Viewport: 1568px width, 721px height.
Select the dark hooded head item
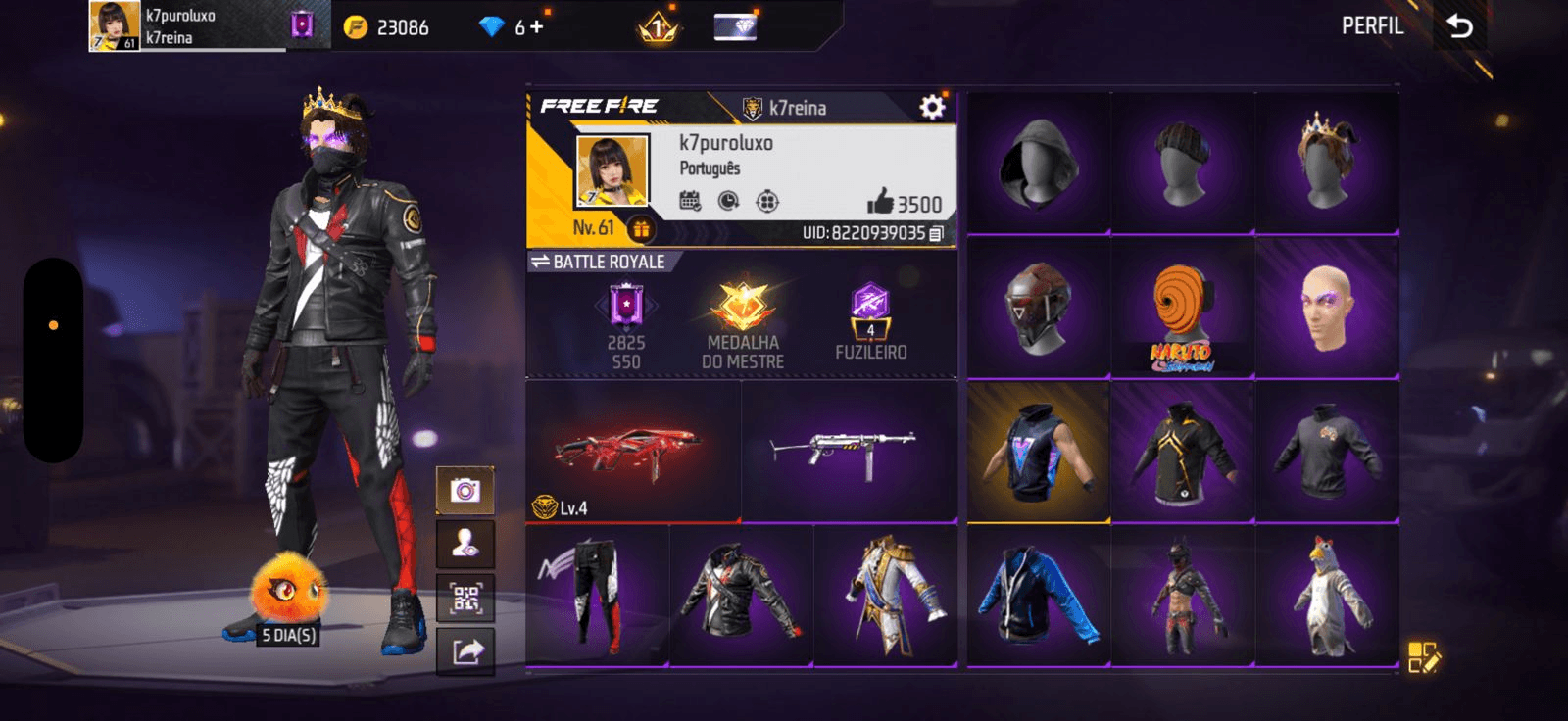[x=1038, y=164]
